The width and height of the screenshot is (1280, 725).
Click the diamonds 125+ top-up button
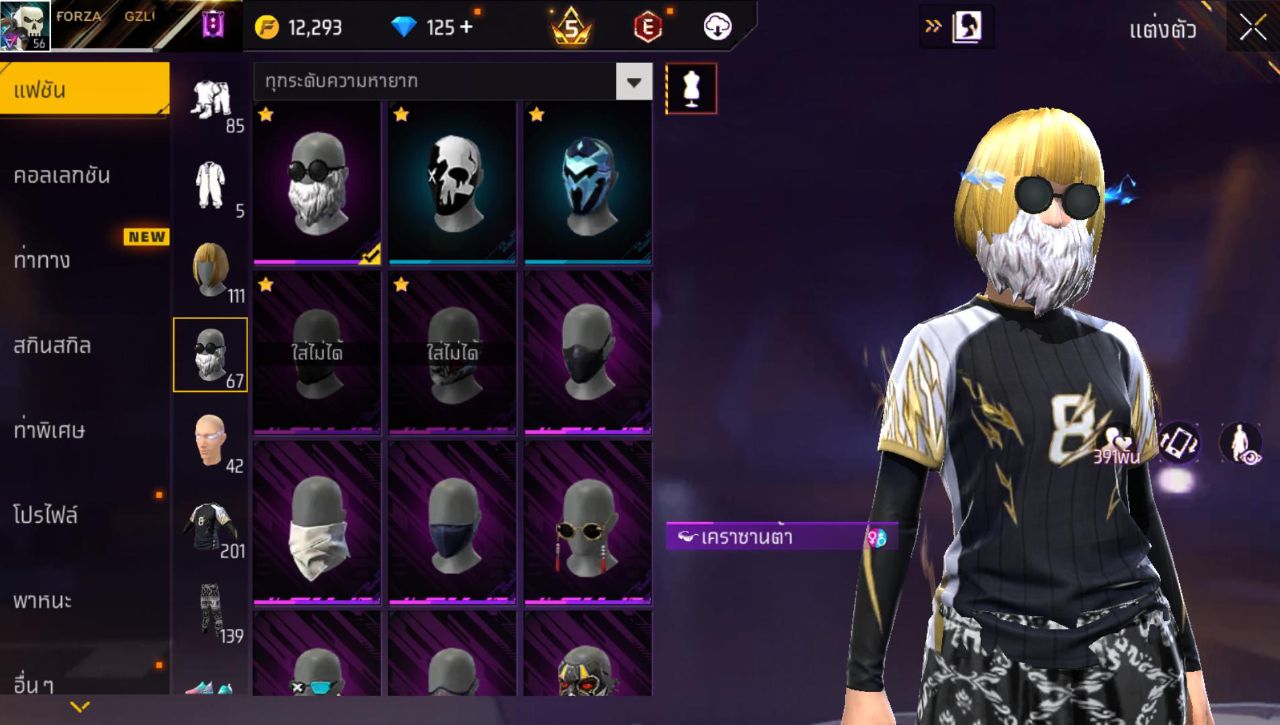coord(430,27)
